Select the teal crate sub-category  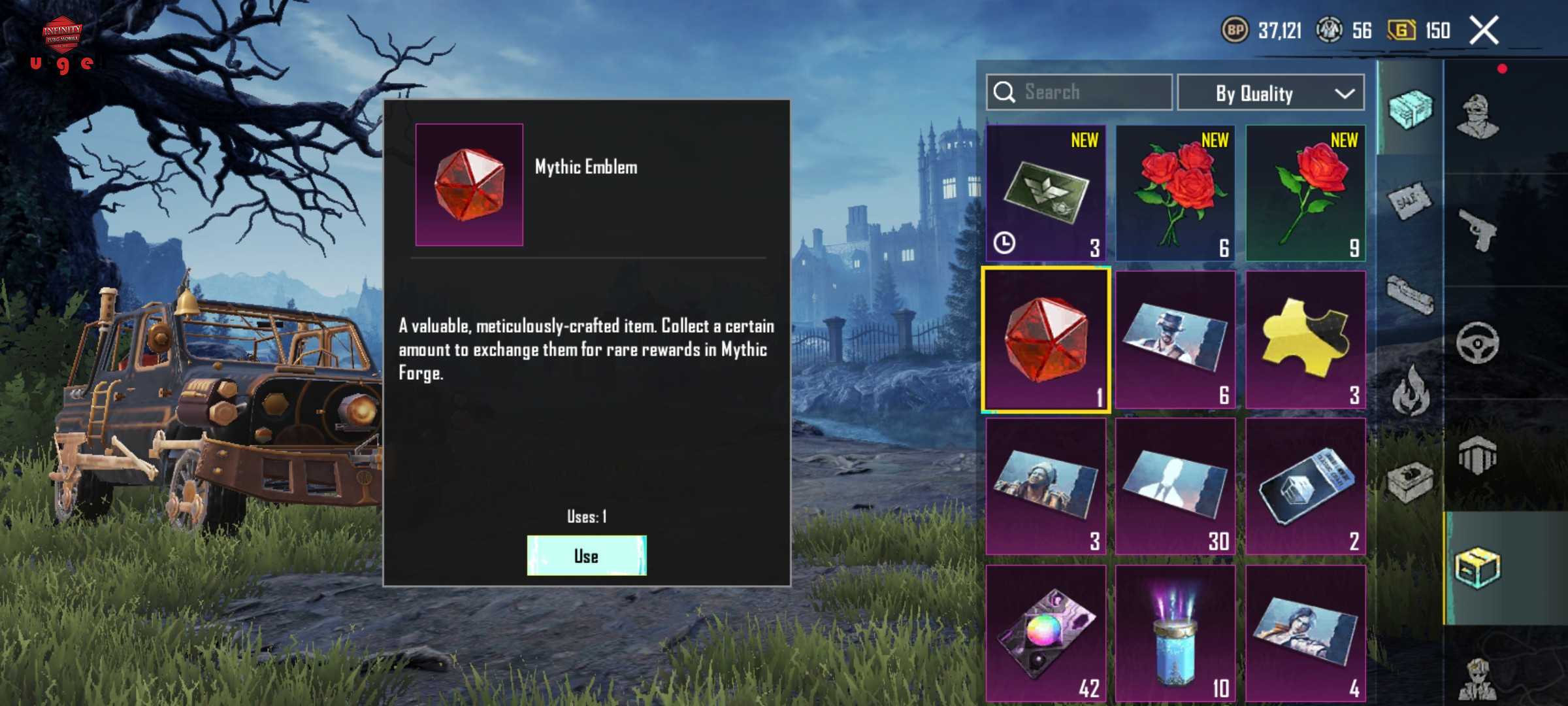[1410, 109]
